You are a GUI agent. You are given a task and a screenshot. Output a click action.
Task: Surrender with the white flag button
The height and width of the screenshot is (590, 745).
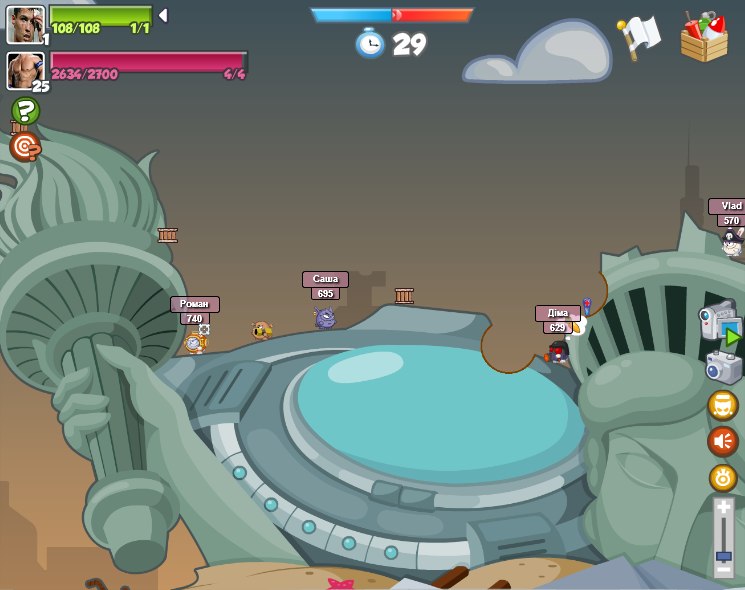(x=639, y=38)
